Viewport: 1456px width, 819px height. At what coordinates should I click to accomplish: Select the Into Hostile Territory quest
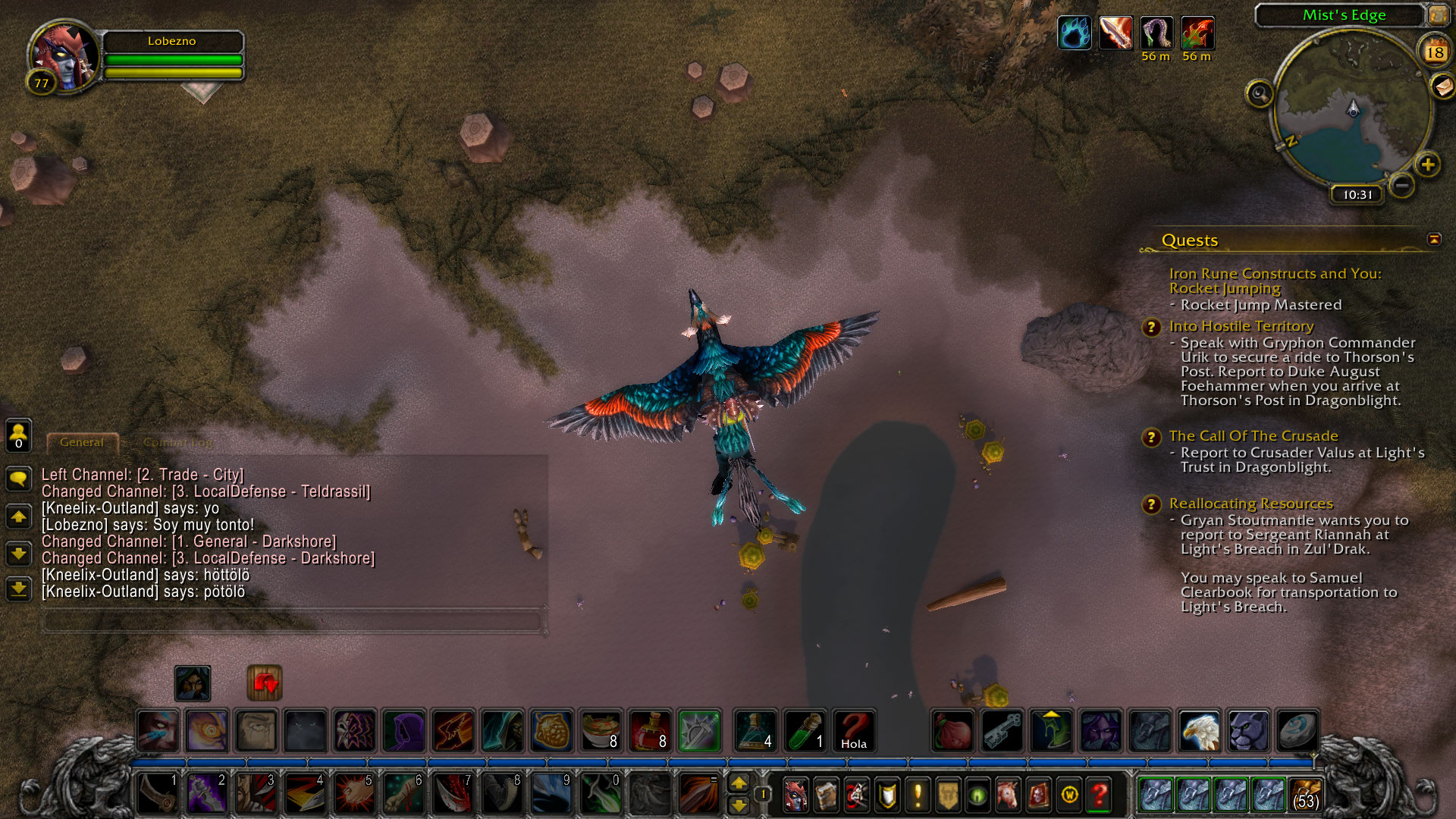click(1241, 326)
